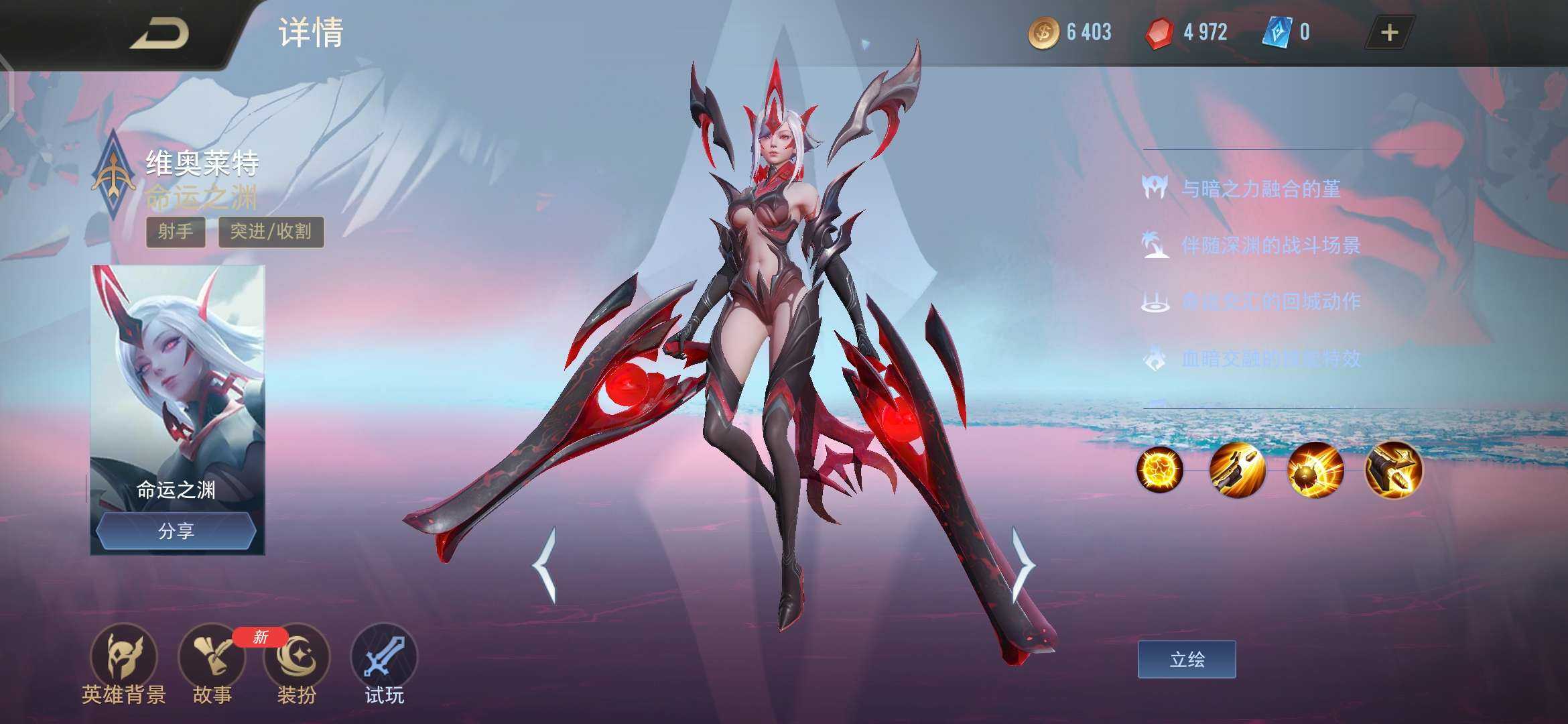Image resolution: width=1568 pixels, height=724 pixels.
Task: Select the 突进/收割 playstyle tag
Action: (x=271, y=232)
